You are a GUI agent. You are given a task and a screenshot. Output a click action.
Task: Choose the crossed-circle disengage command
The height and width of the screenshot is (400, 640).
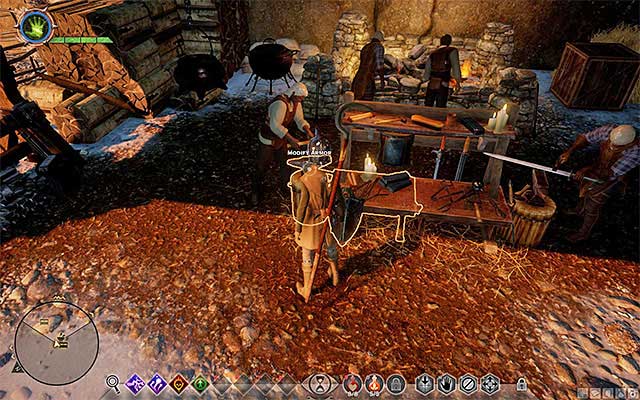tap(468, 383)
